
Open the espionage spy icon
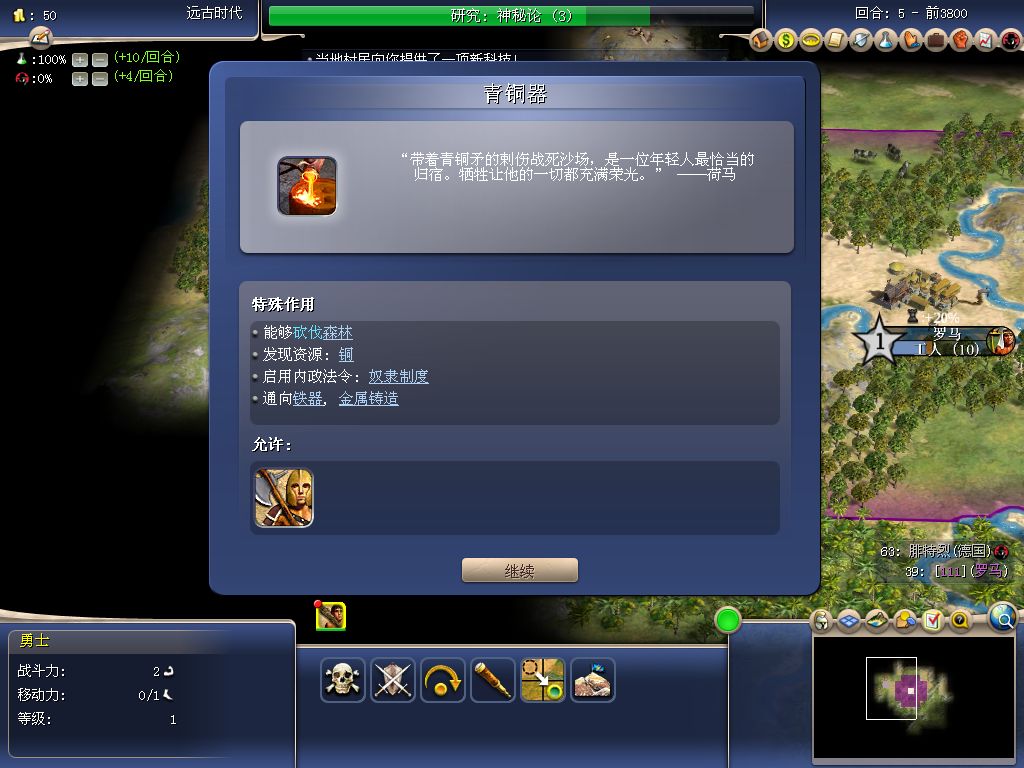[x=1010, y=41]
